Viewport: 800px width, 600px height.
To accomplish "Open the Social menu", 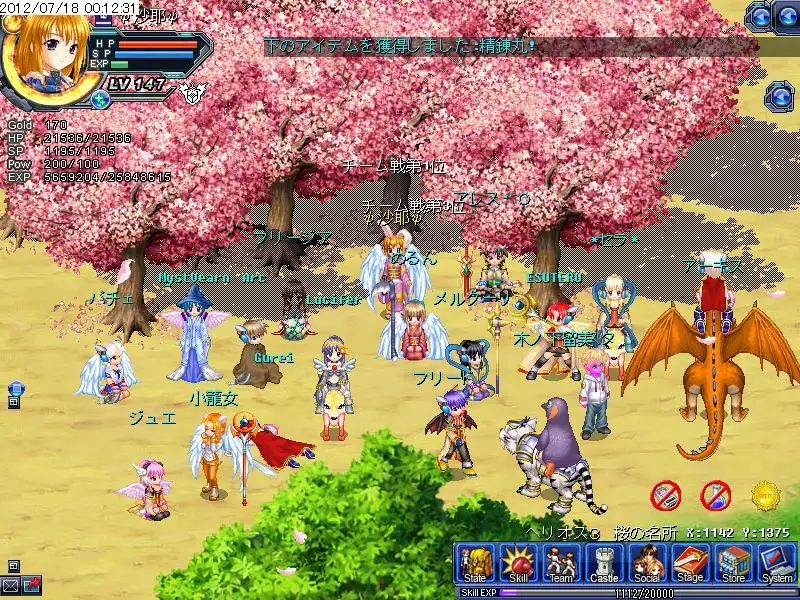I will (x=646, y=564).
